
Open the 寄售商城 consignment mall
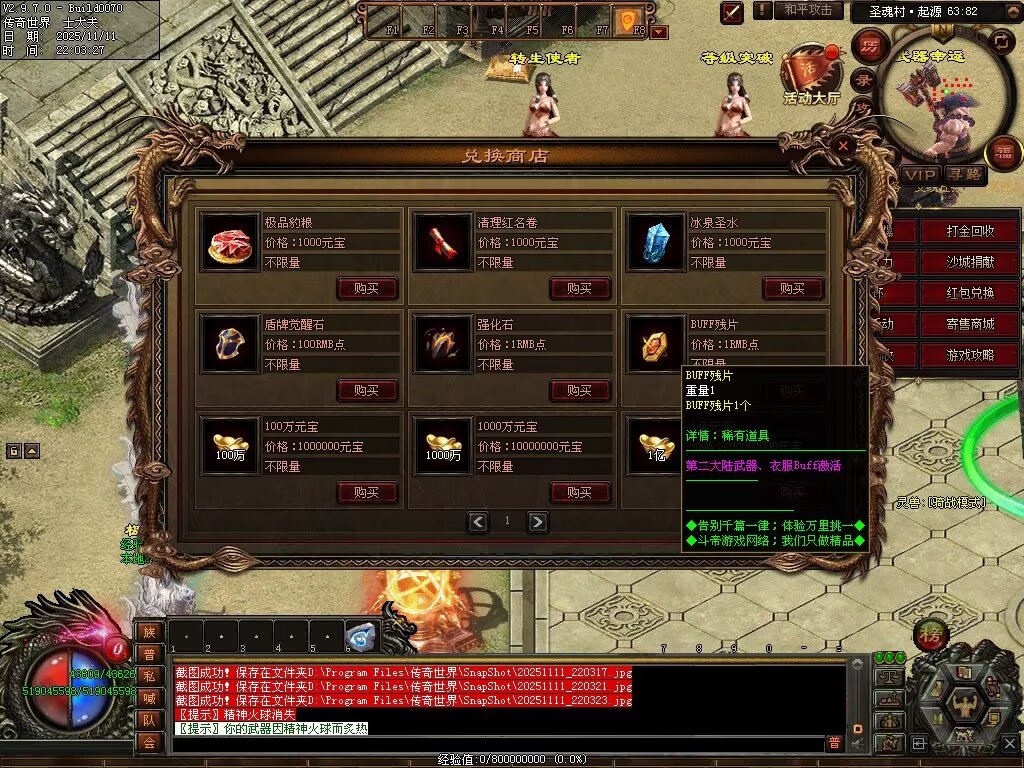pyautogui.click(x=970, y=324)
